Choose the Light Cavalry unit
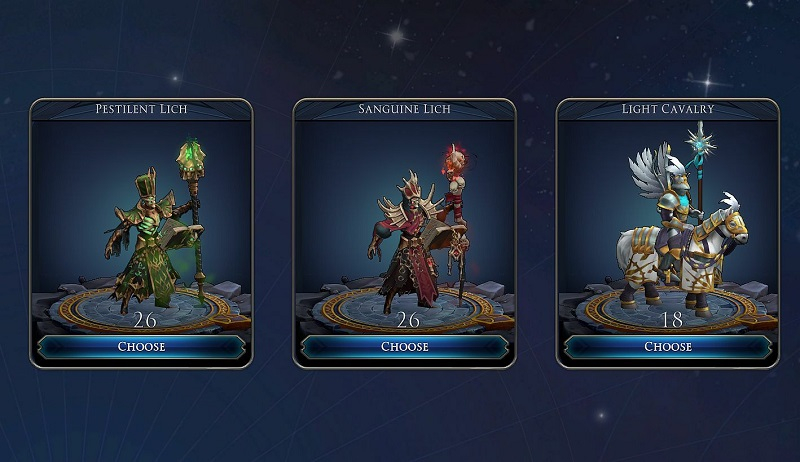 coord(667,347)
